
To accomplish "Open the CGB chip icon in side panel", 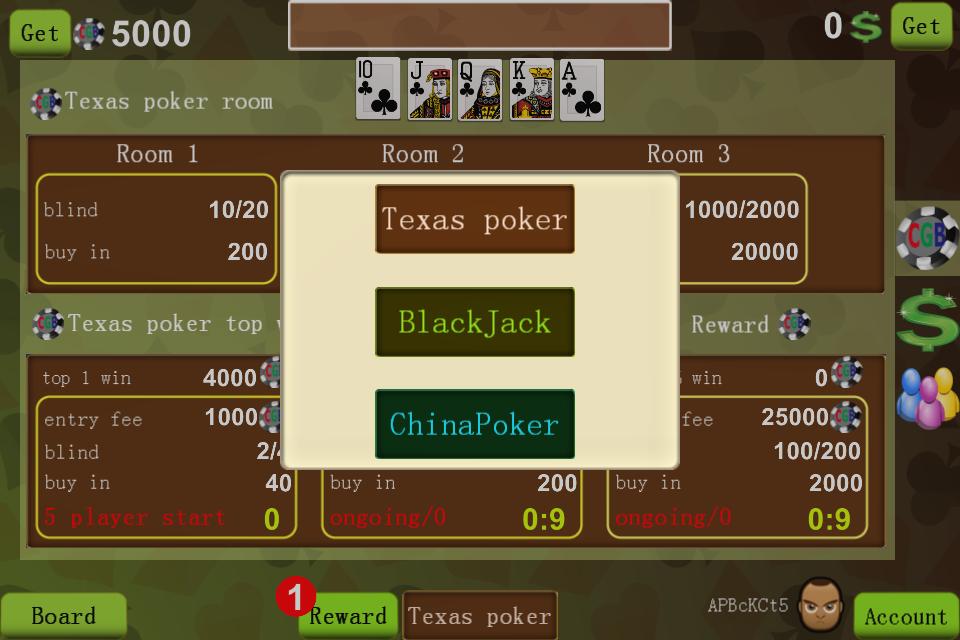I will click(x=927, y=240).
